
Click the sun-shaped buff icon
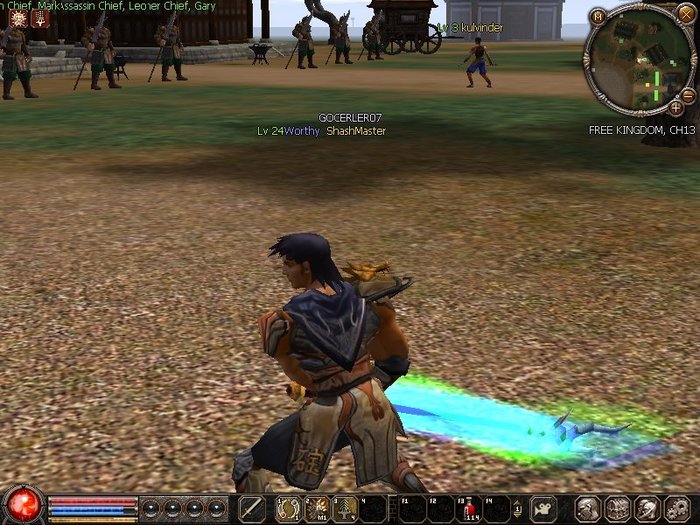tap(17, 17)
